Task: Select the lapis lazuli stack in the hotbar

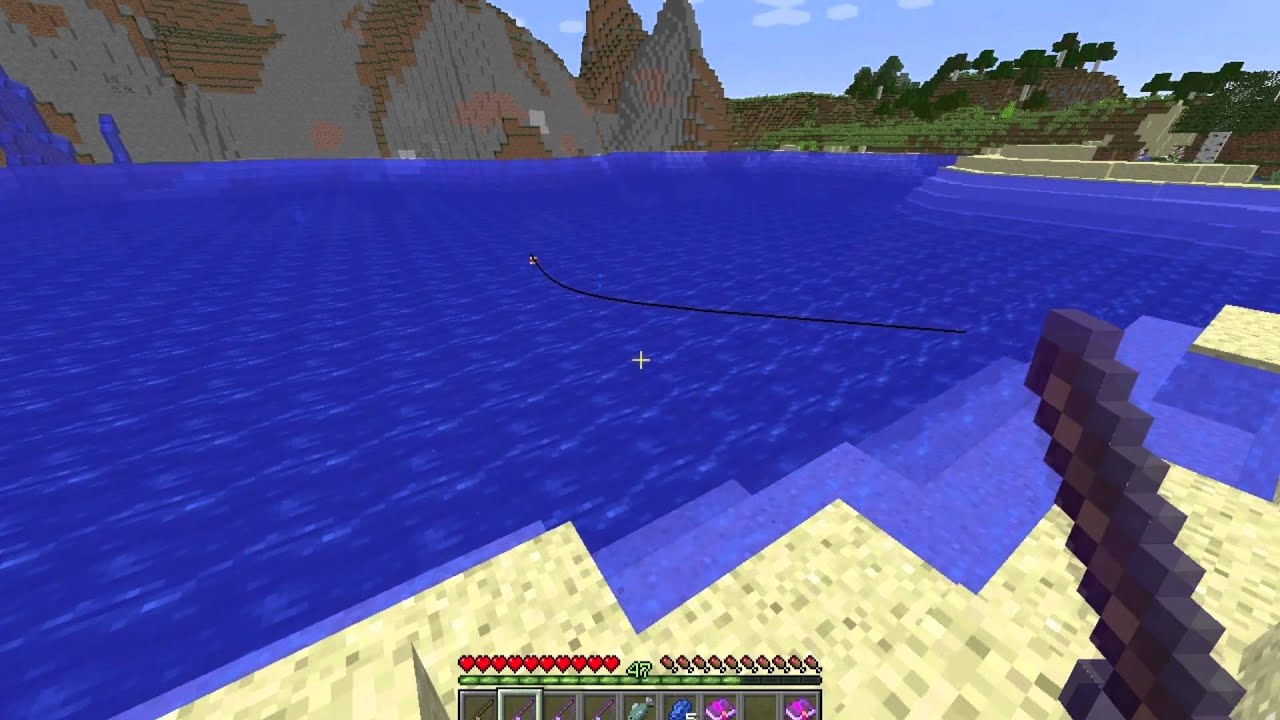Action: 678,706
